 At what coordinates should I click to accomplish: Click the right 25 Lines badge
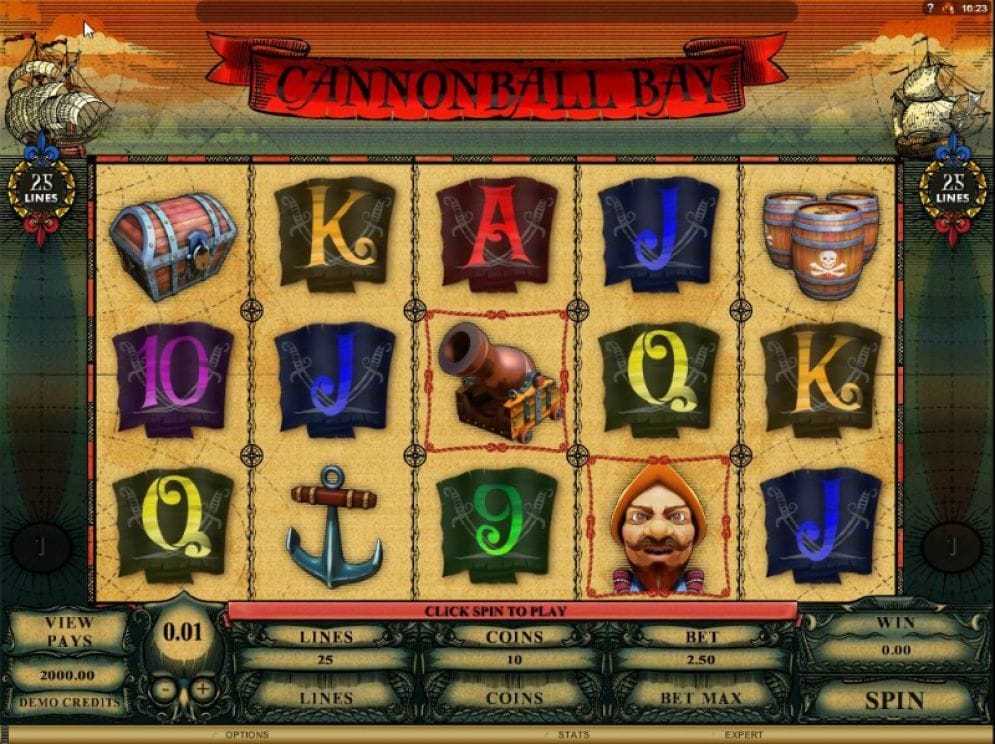tap(952, 188)
